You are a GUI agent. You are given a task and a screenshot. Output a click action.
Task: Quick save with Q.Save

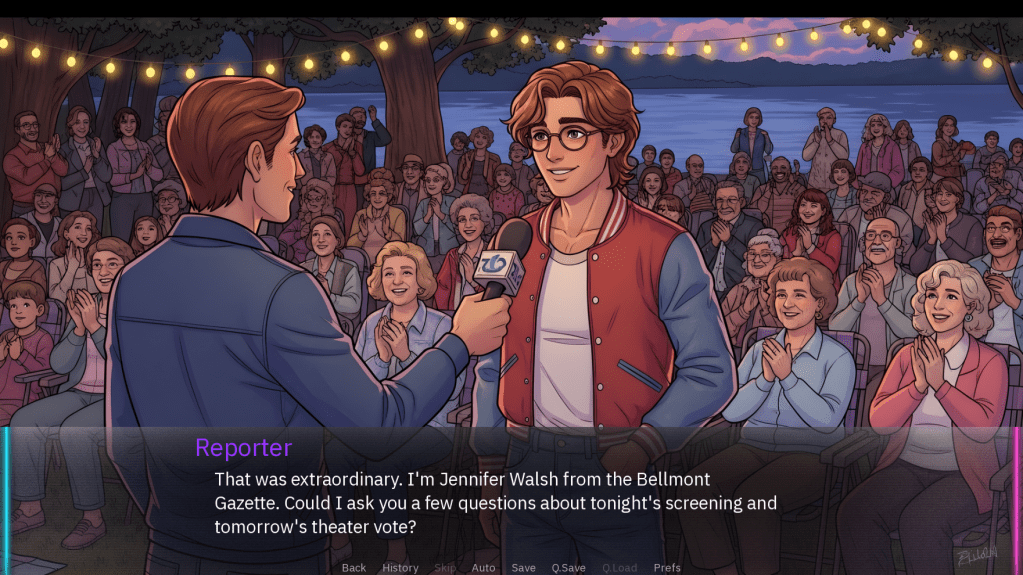(569, 568)
